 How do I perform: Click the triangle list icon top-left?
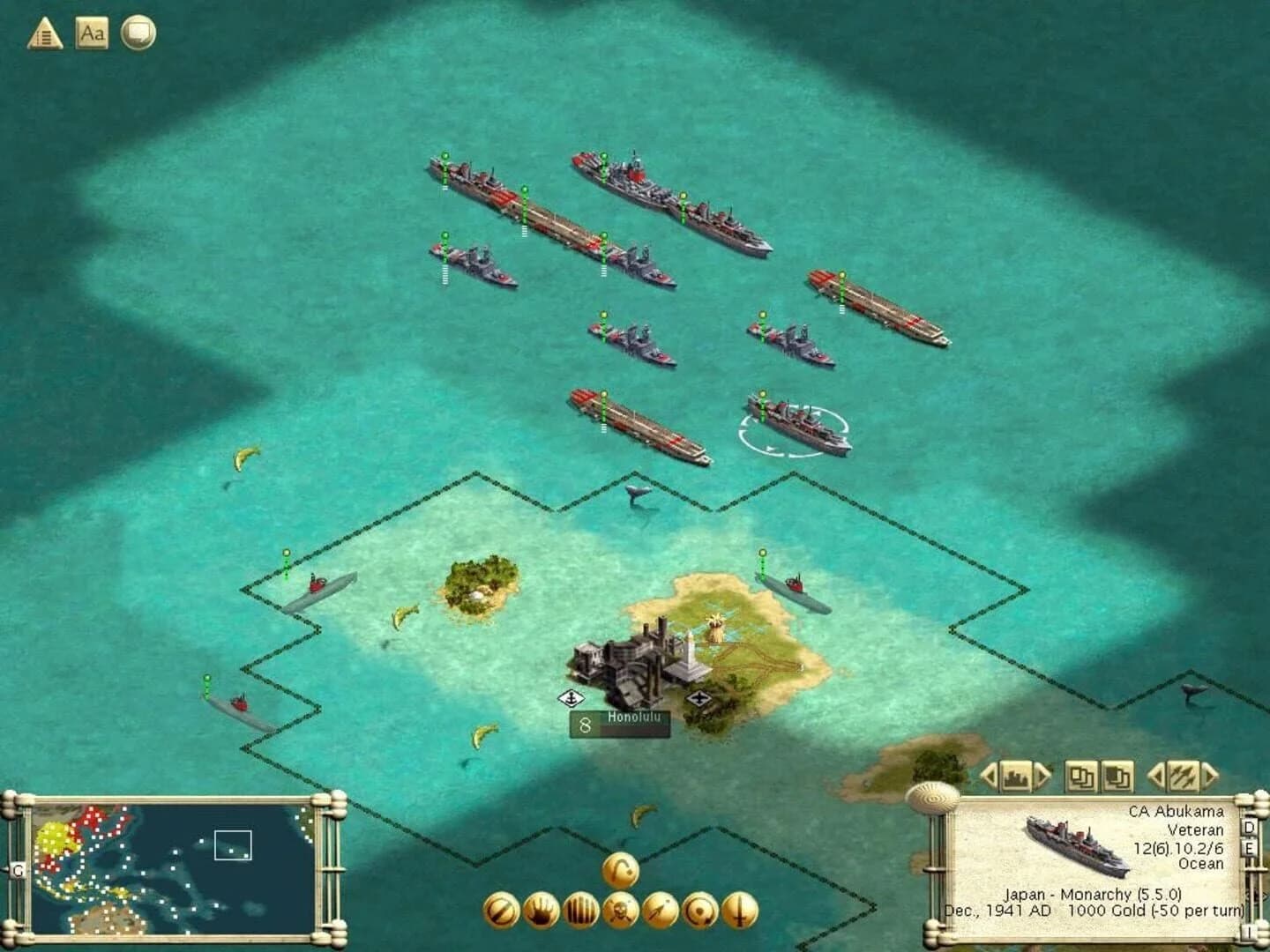point(44,33)
